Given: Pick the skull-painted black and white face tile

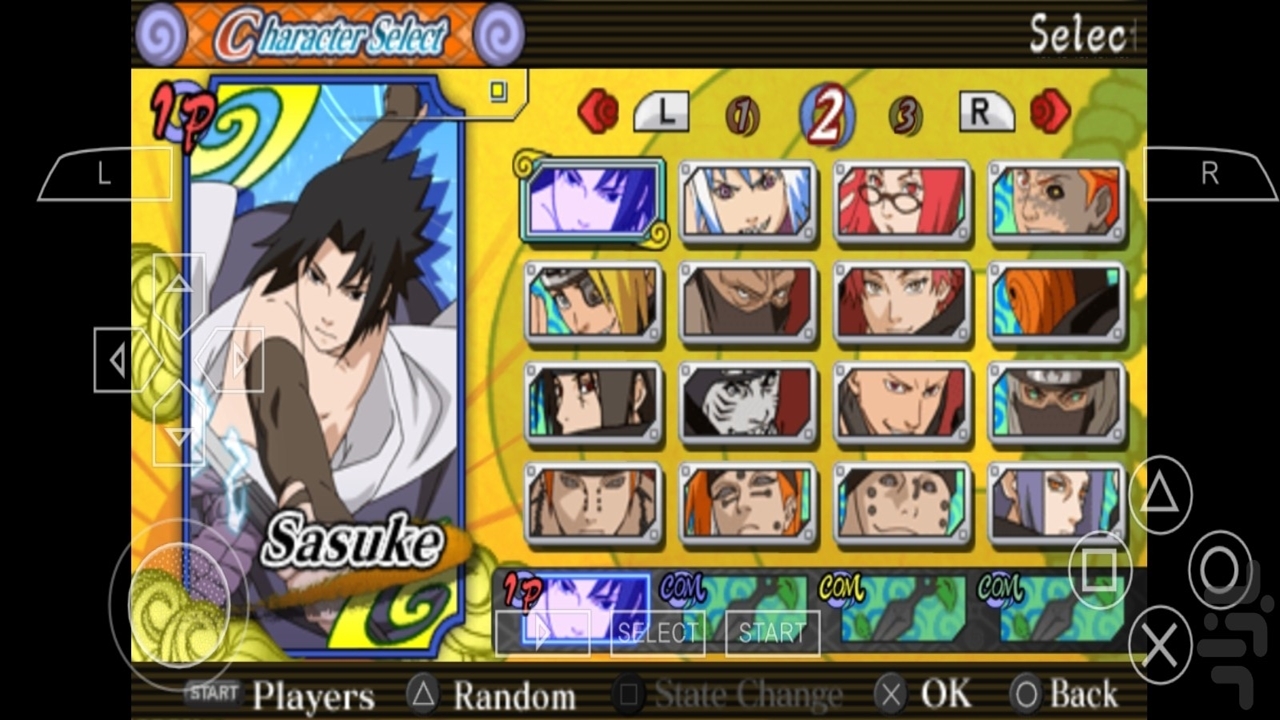Looking at the screenshot, I should pyautogui.click(x=748, y=402).
